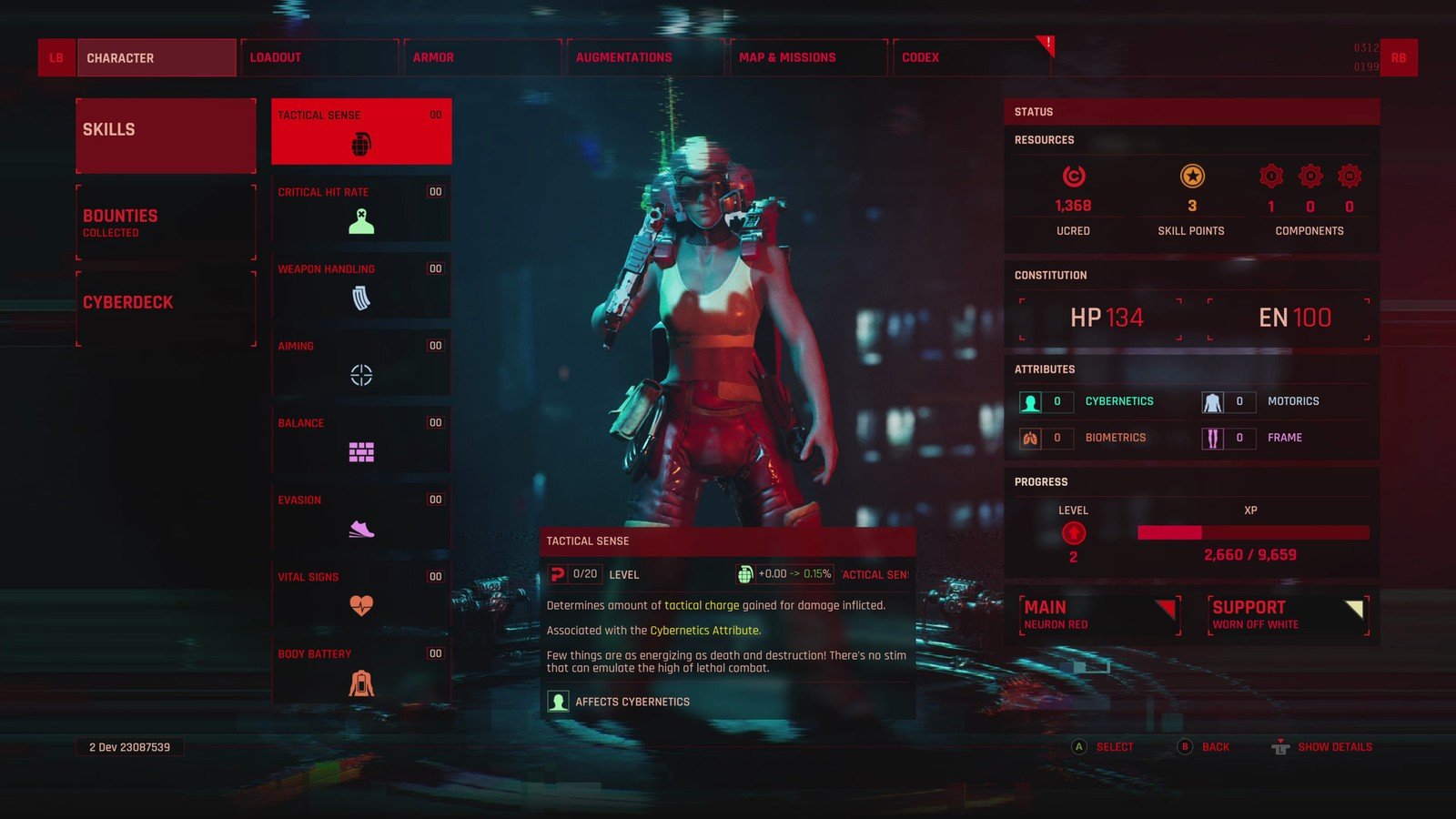Show the Codex tab
Screen dimensions: 1456x819
pos(970,57)
